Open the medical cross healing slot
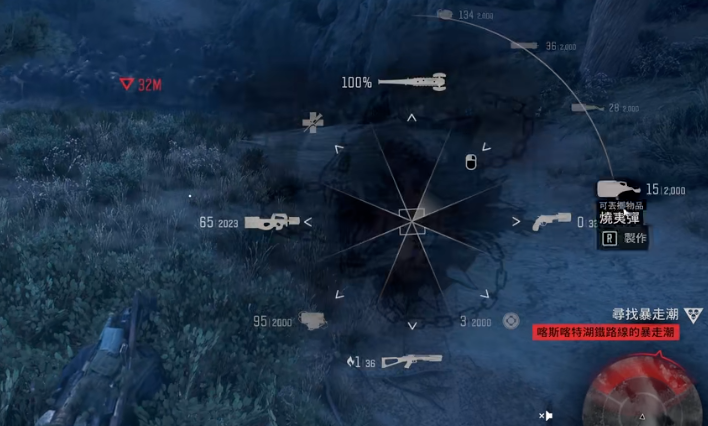Image resolution: width=708 pixels, height=426 pixels. (x=313, y=122)
